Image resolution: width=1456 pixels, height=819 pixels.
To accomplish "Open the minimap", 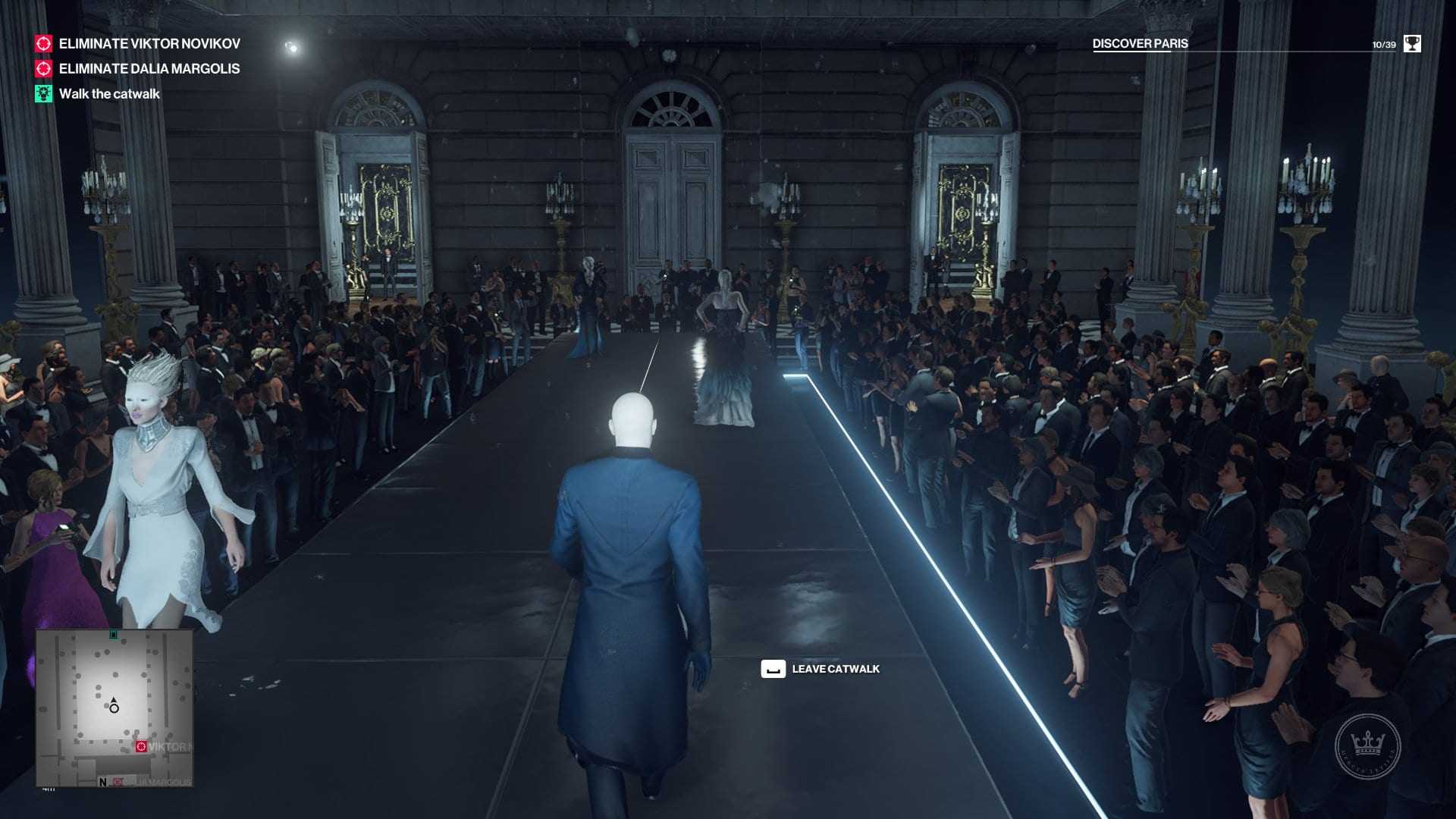I will point(114,708).
